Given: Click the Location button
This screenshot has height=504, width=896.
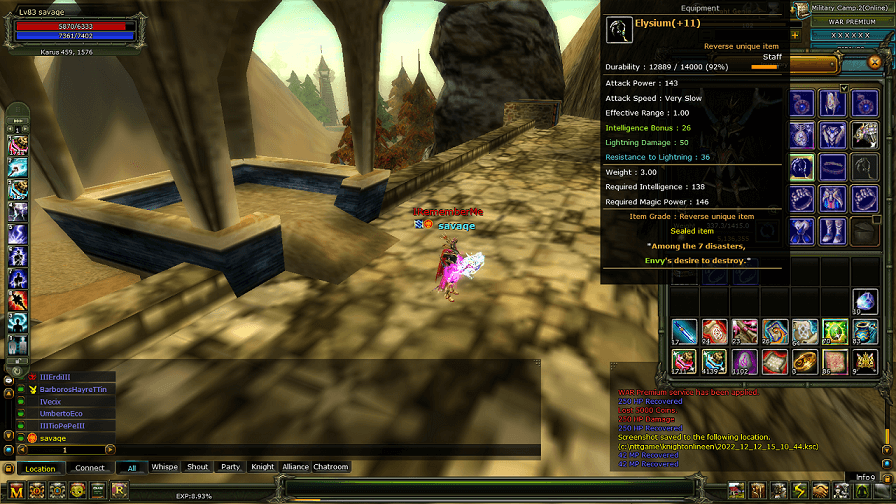Looking at the screenshot, I should coord(40,468).
